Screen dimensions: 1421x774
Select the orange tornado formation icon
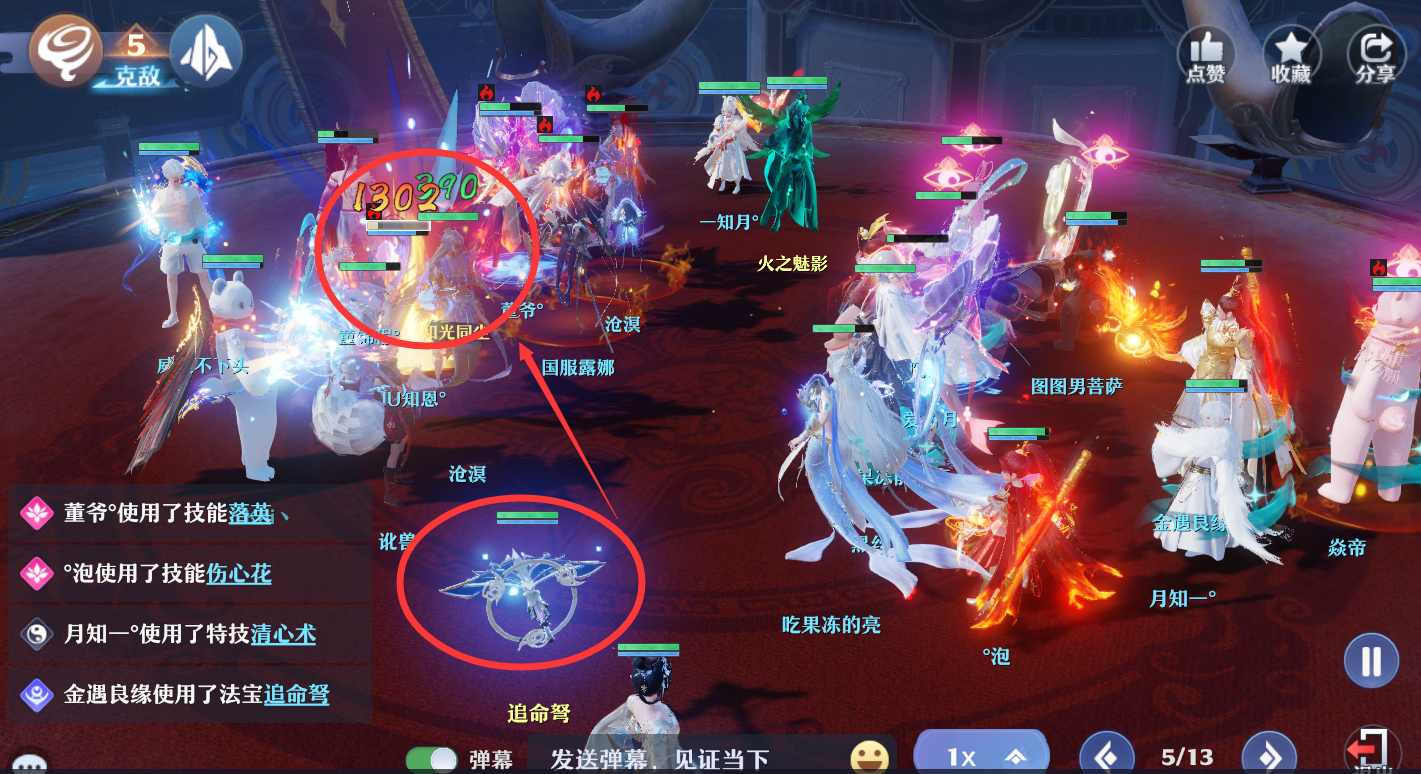click(62, 50)
